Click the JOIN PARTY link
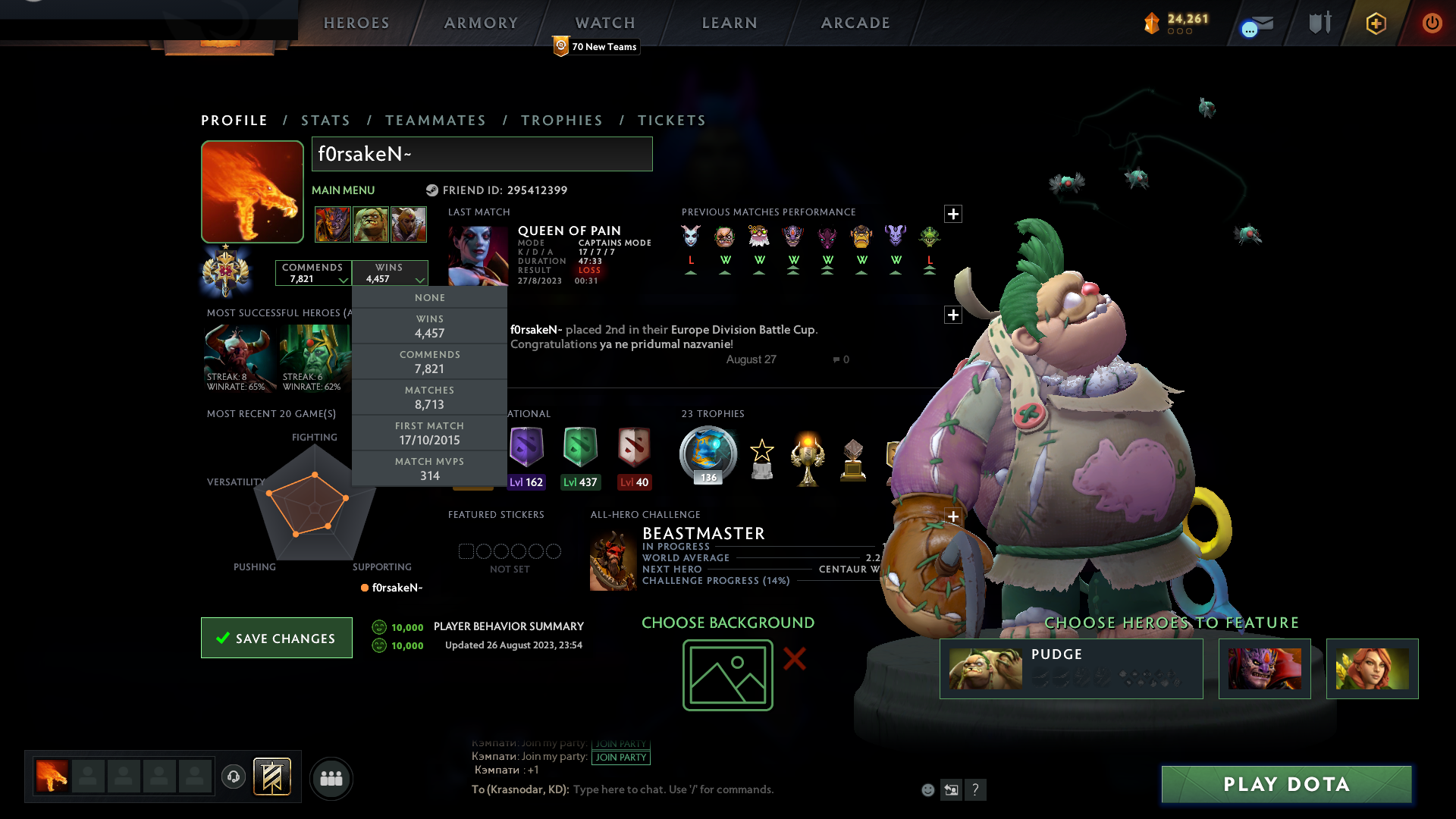The image size is (1456, 819). 620,756
